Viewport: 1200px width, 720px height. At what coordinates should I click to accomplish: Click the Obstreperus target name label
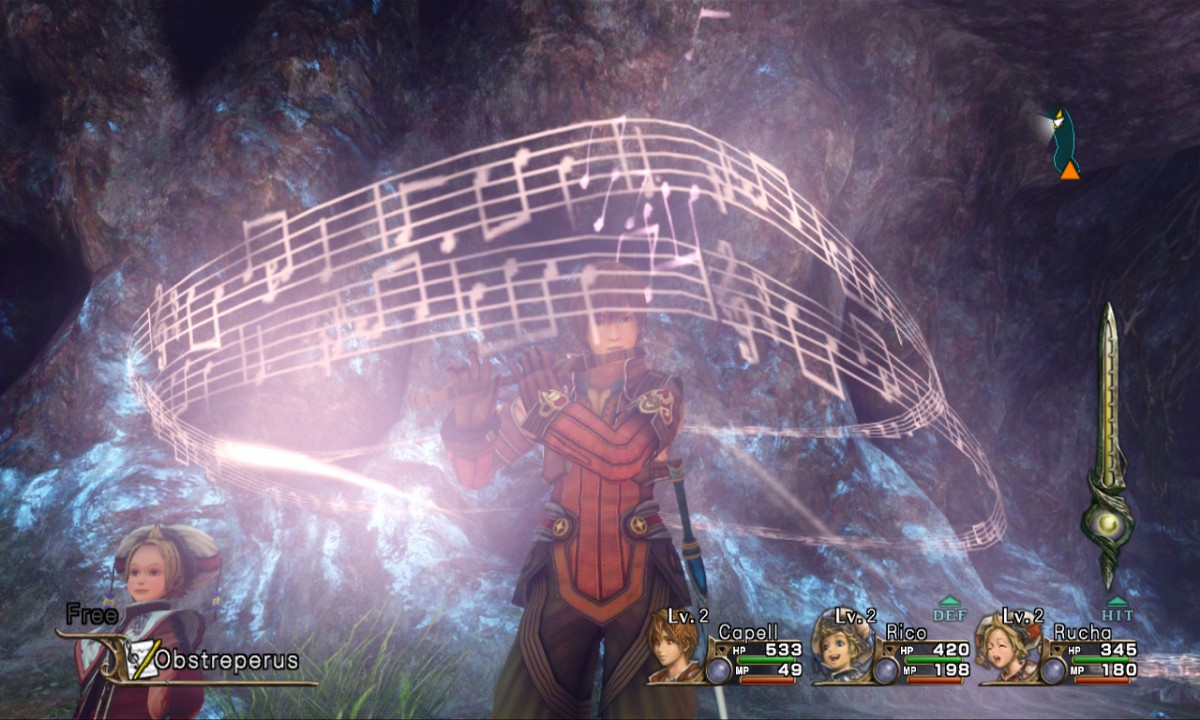[226, 661]
